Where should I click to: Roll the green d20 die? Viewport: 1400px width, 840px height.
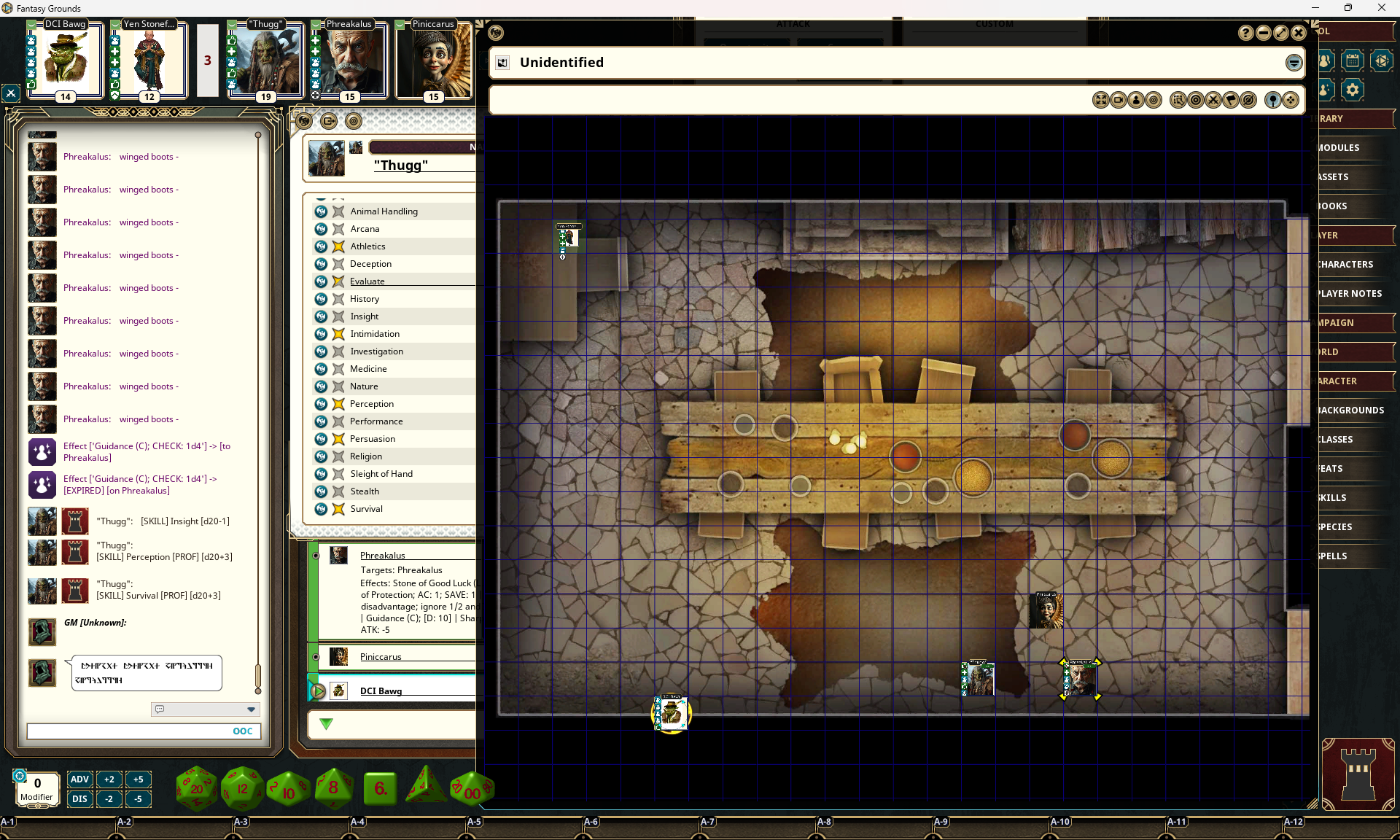(x=195, y=787)
